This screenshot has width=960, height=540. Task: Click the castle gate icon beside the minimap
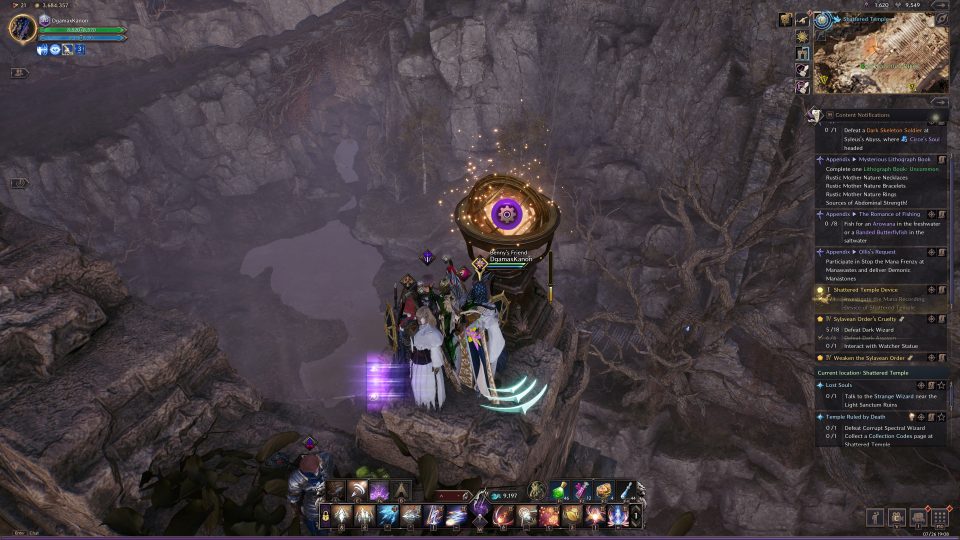(802, 53)
